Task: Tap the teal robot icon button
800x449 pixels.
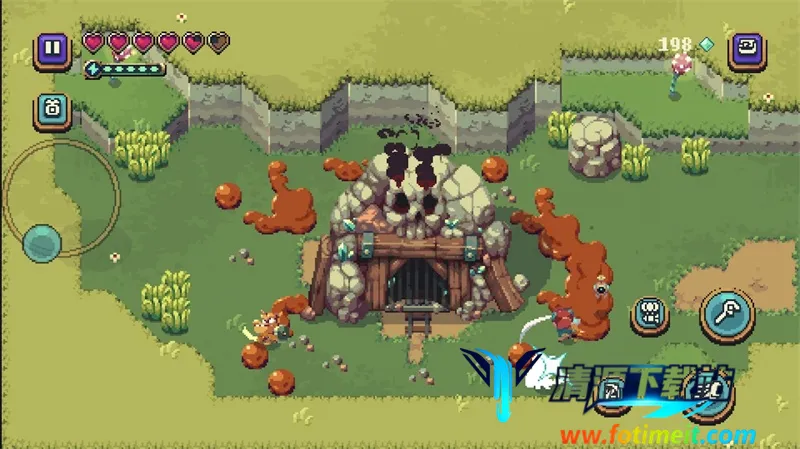Action: click(52, 109)
